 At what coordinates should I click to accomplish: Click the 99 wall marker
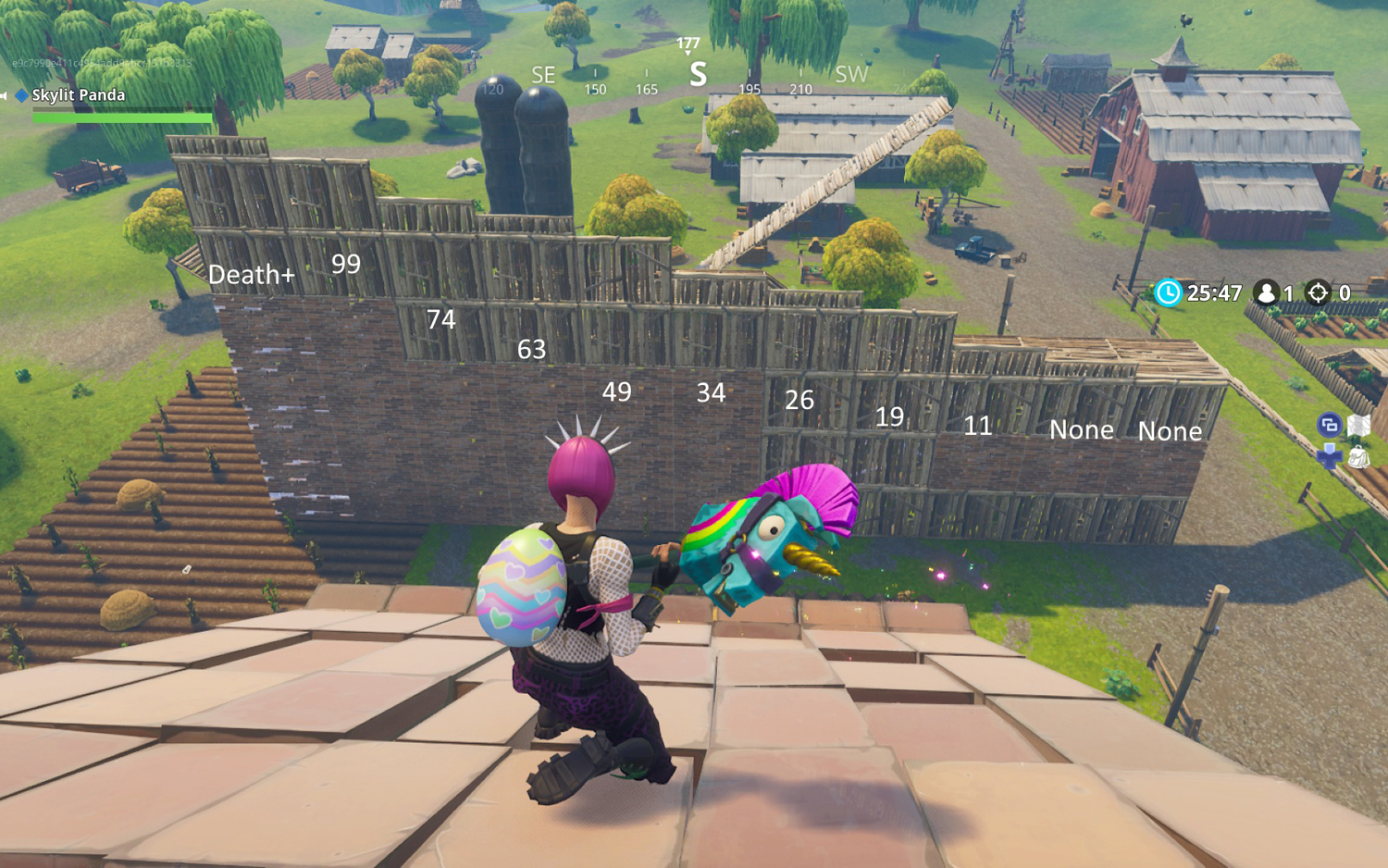coord(346,265)
